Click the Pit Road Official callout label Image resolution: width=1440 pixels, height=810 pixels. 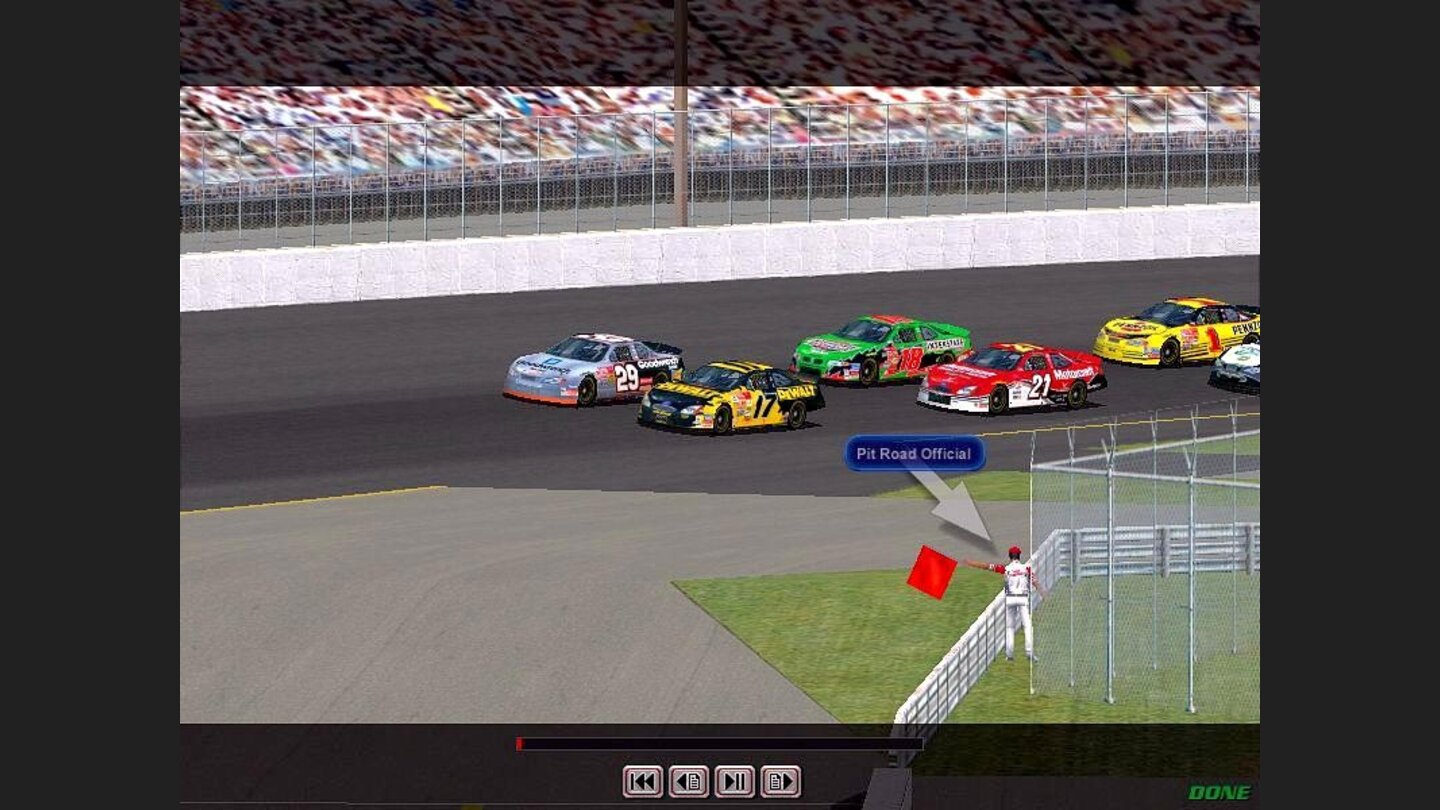tap(913, 454)
